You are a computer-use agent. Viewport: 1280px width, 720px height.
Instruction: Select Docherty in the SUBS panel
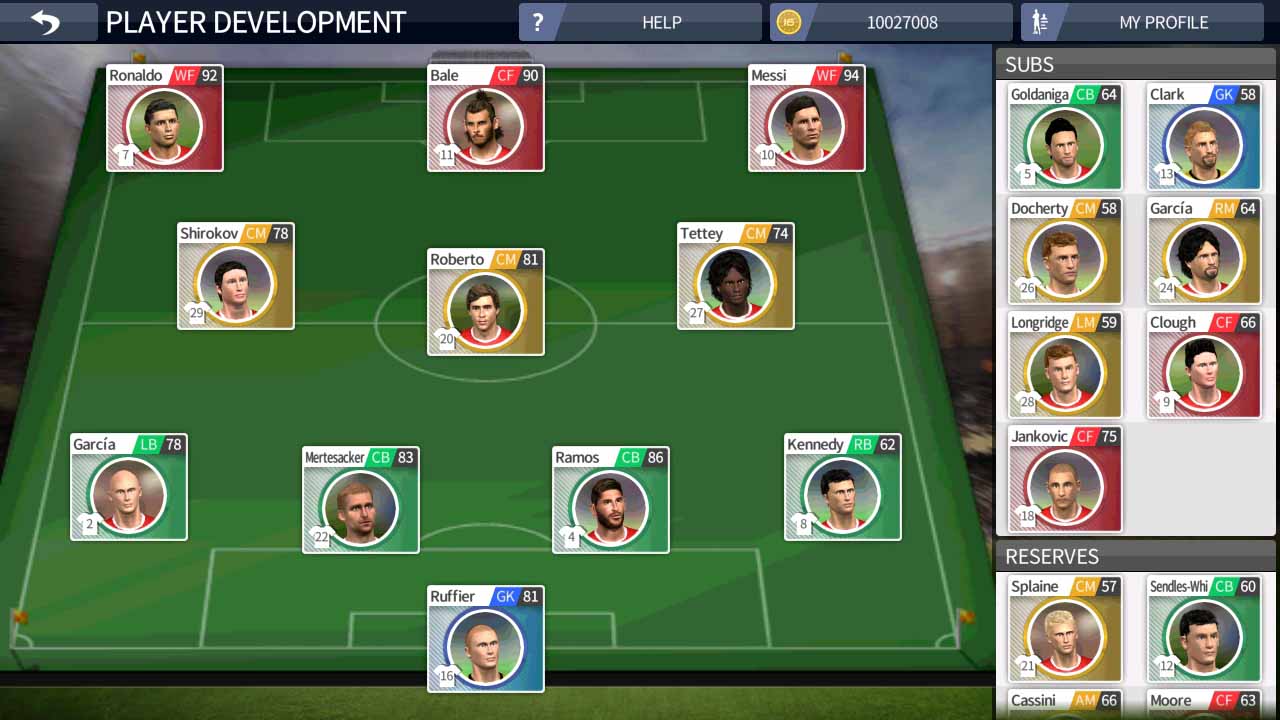(1065, 251)
